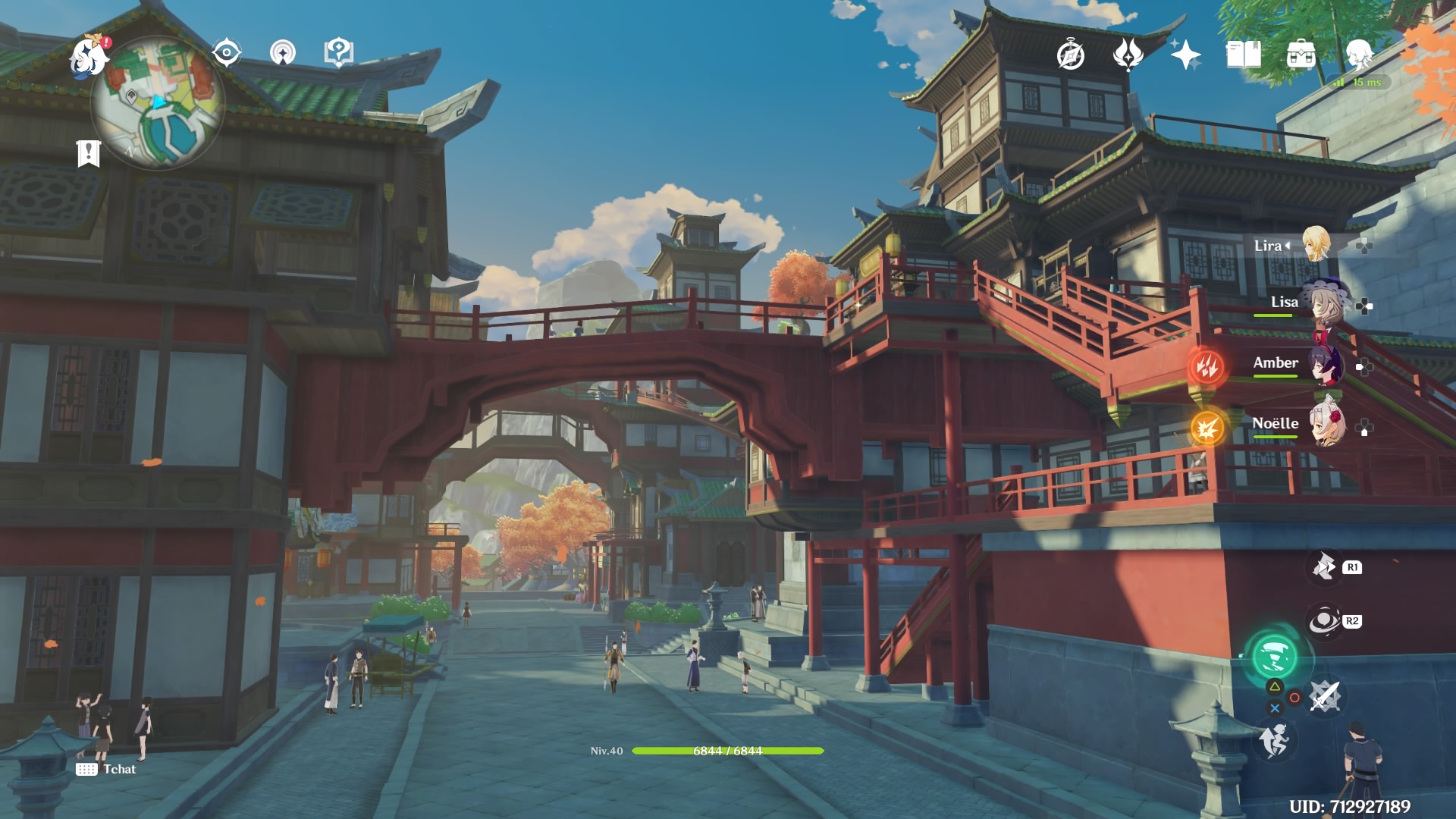Click the sword normal attack icon
The height and width of the screenshot is (819, 1456).
[x=1326, y=696]
